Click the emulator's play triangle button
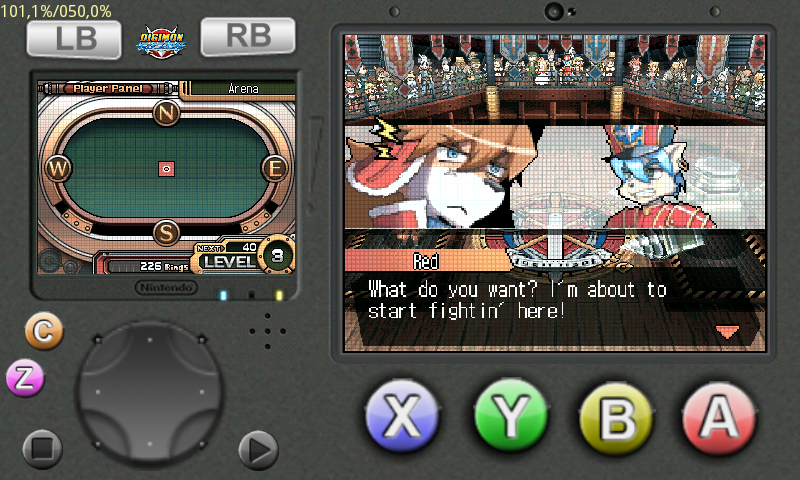Screen dimensions: 800x480 (258, 450)
